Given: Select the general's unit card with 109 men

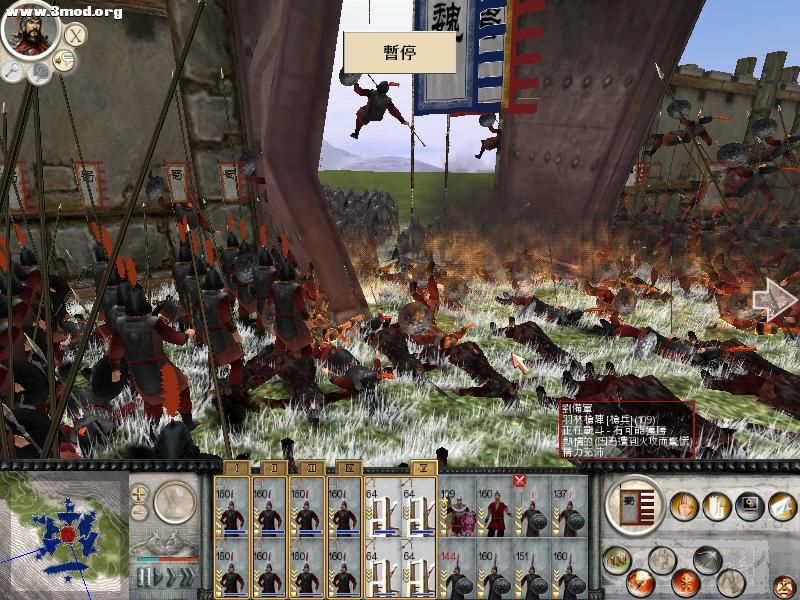Looking at the screenshot, I should tap(459, 511).
